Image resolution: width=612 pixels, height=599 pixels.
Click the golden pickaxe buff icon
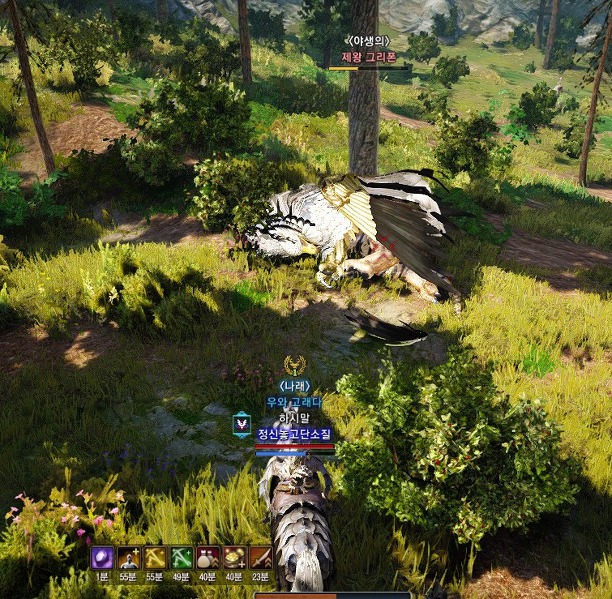155,558
